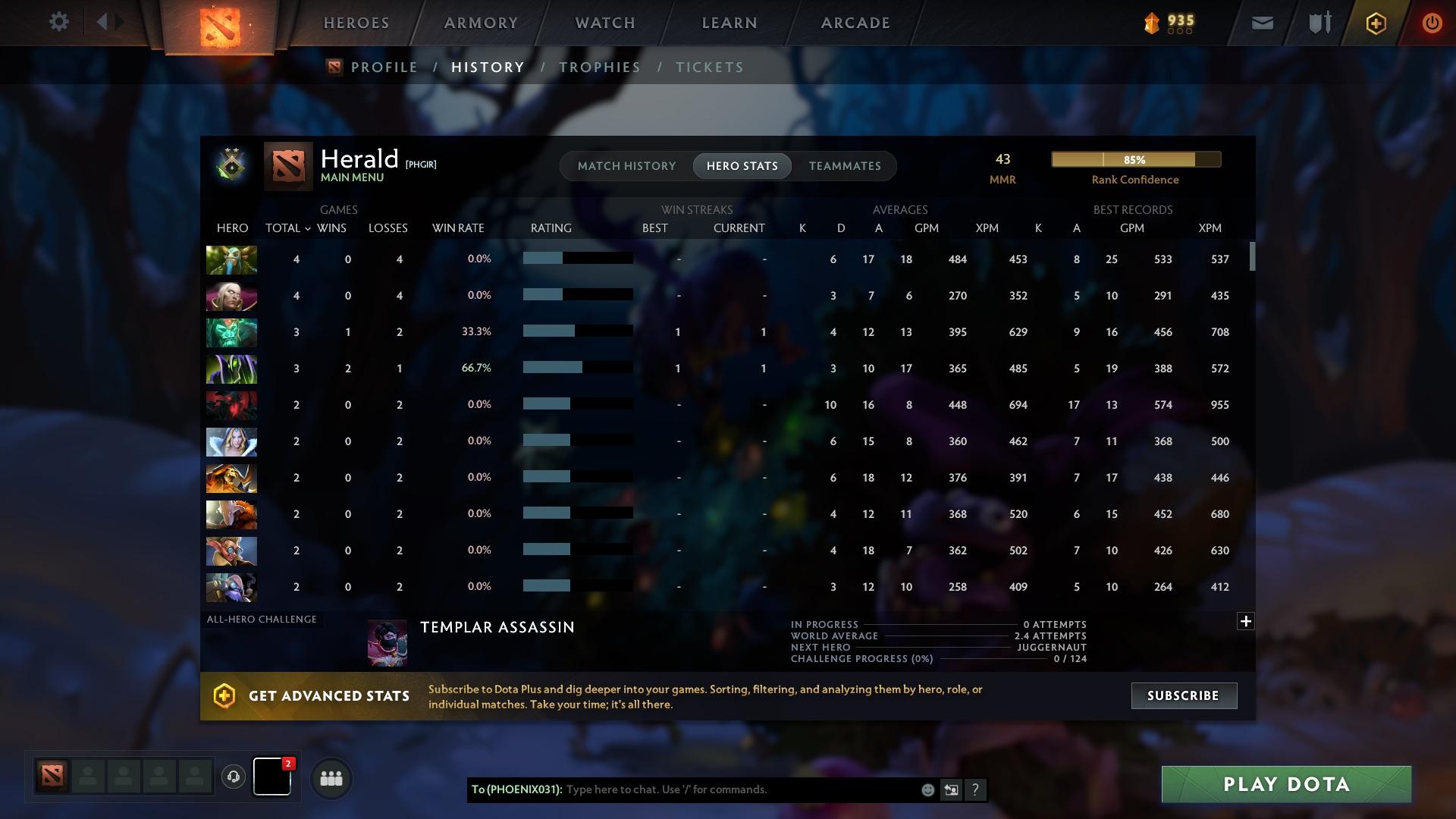This screenshot has width=1456, height=819.
Task: Open the settings gear menu
Action: pyautogui.click(x=59, y=22)
